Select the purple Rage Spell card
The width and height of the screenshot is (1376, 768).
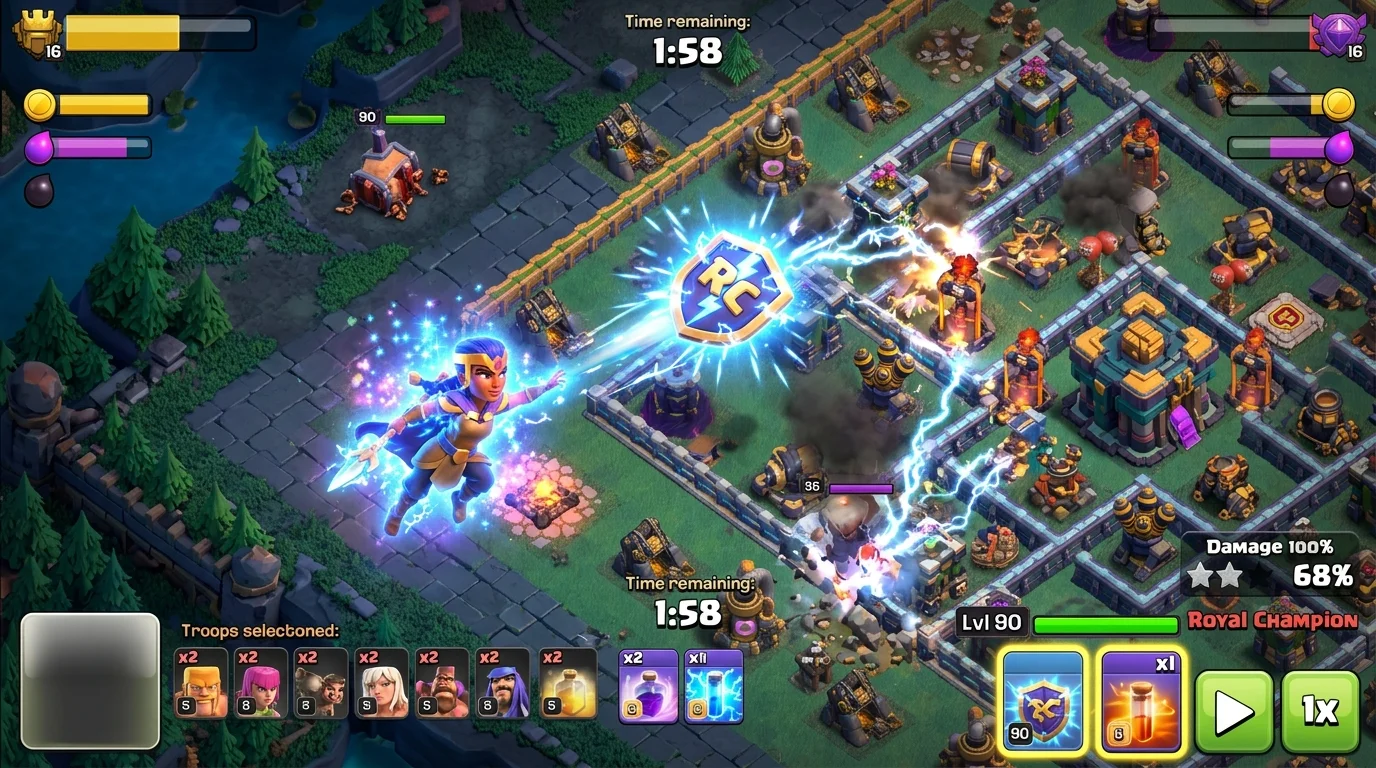click(x=648, y=685)
